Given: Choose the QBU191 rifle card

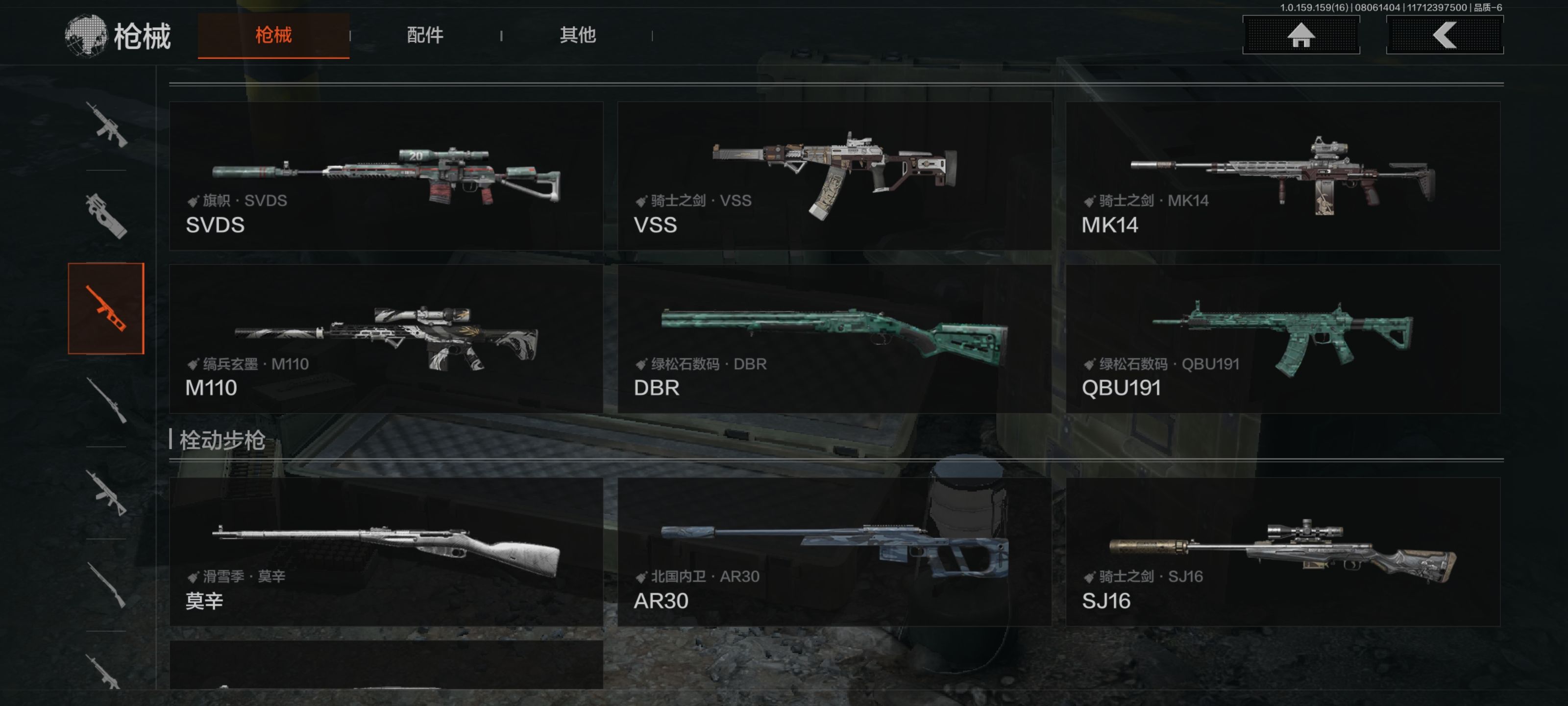Looking at the screenshot, I should pyautogui.click(x=1282, y=339).
